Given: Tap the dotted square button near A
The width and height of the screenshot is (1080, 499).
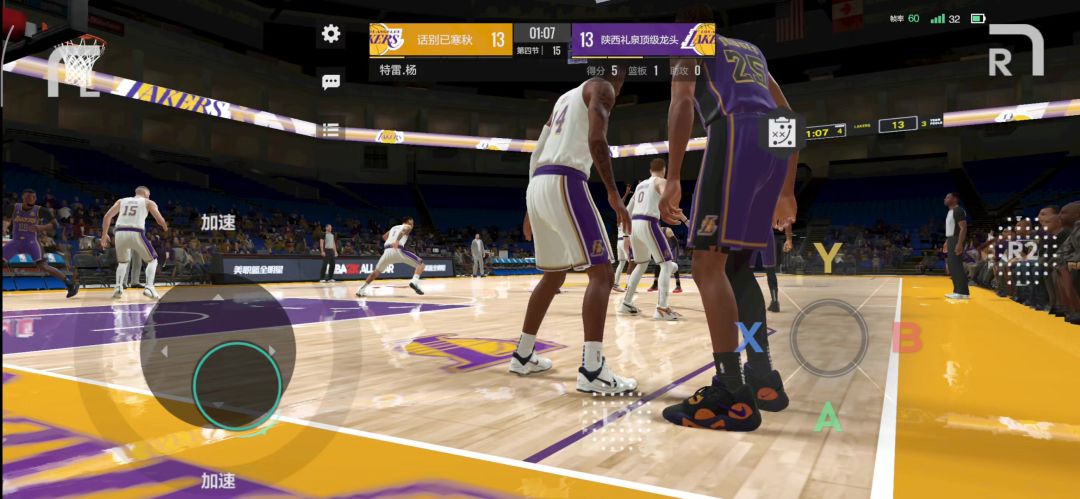Looking at the screenshot, I should 615,418.
